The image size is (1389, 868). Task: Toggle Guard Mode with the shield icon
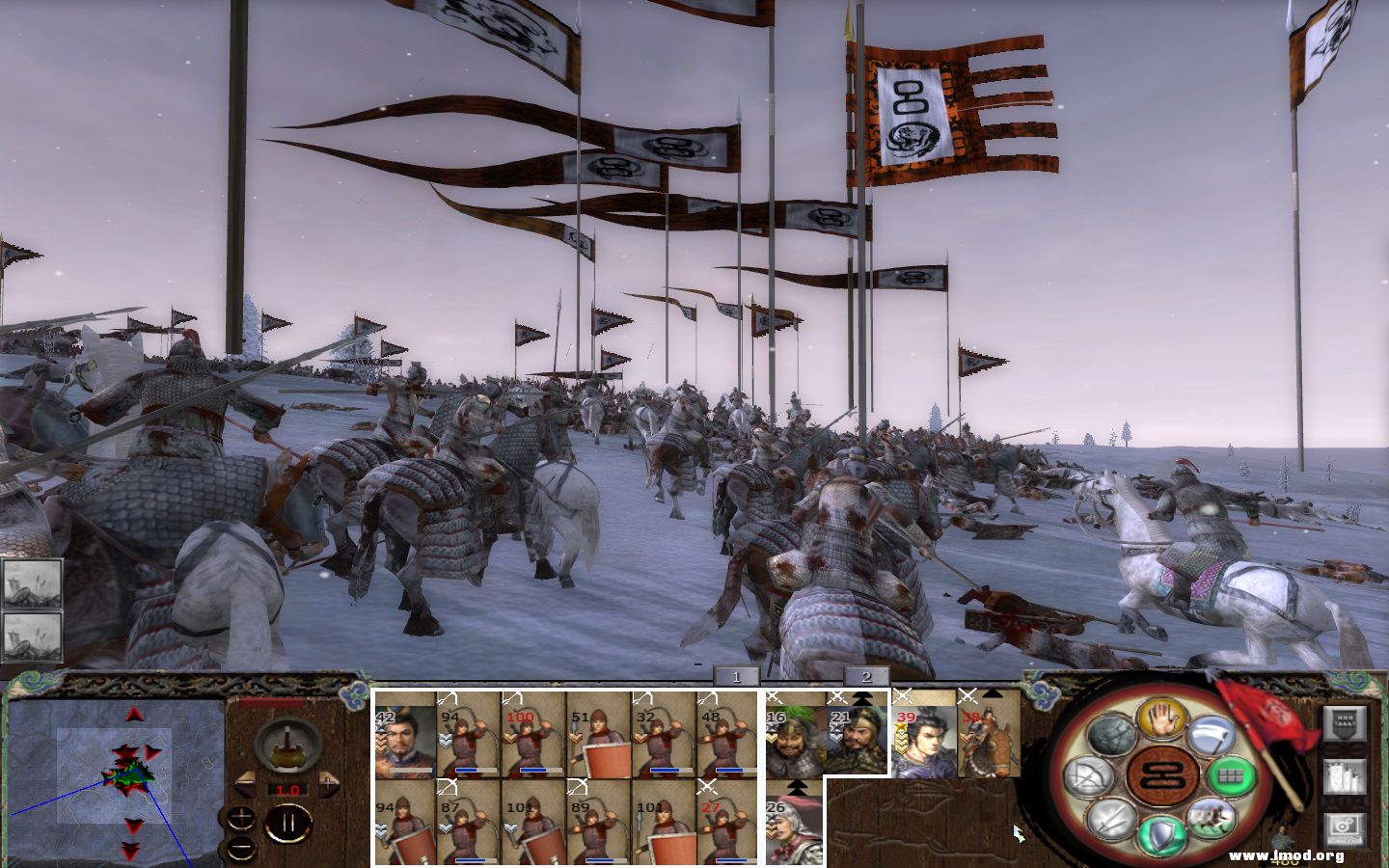(1162, 831)
